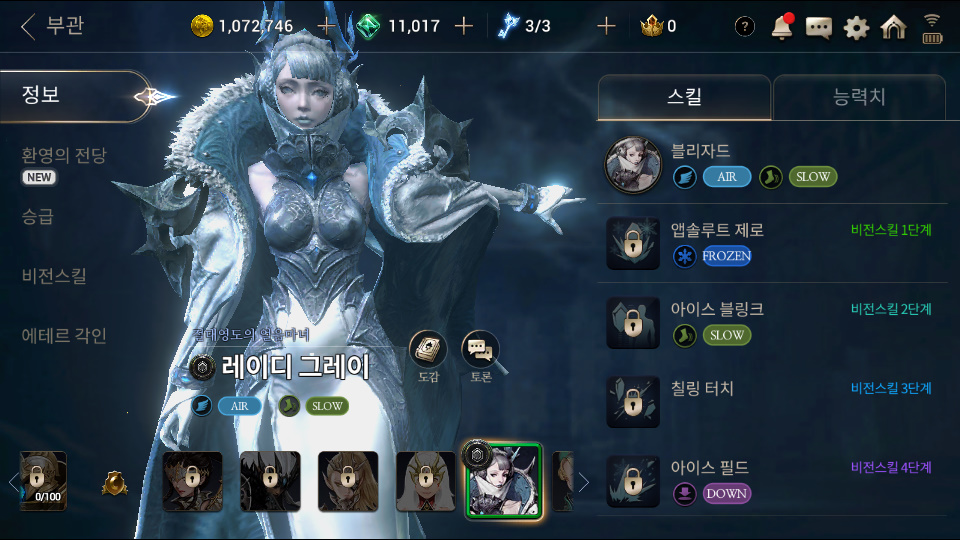Add green gems with the plus beside 11,017
Viewport: 960px width, 540px height.
click(x=463, y=26)
